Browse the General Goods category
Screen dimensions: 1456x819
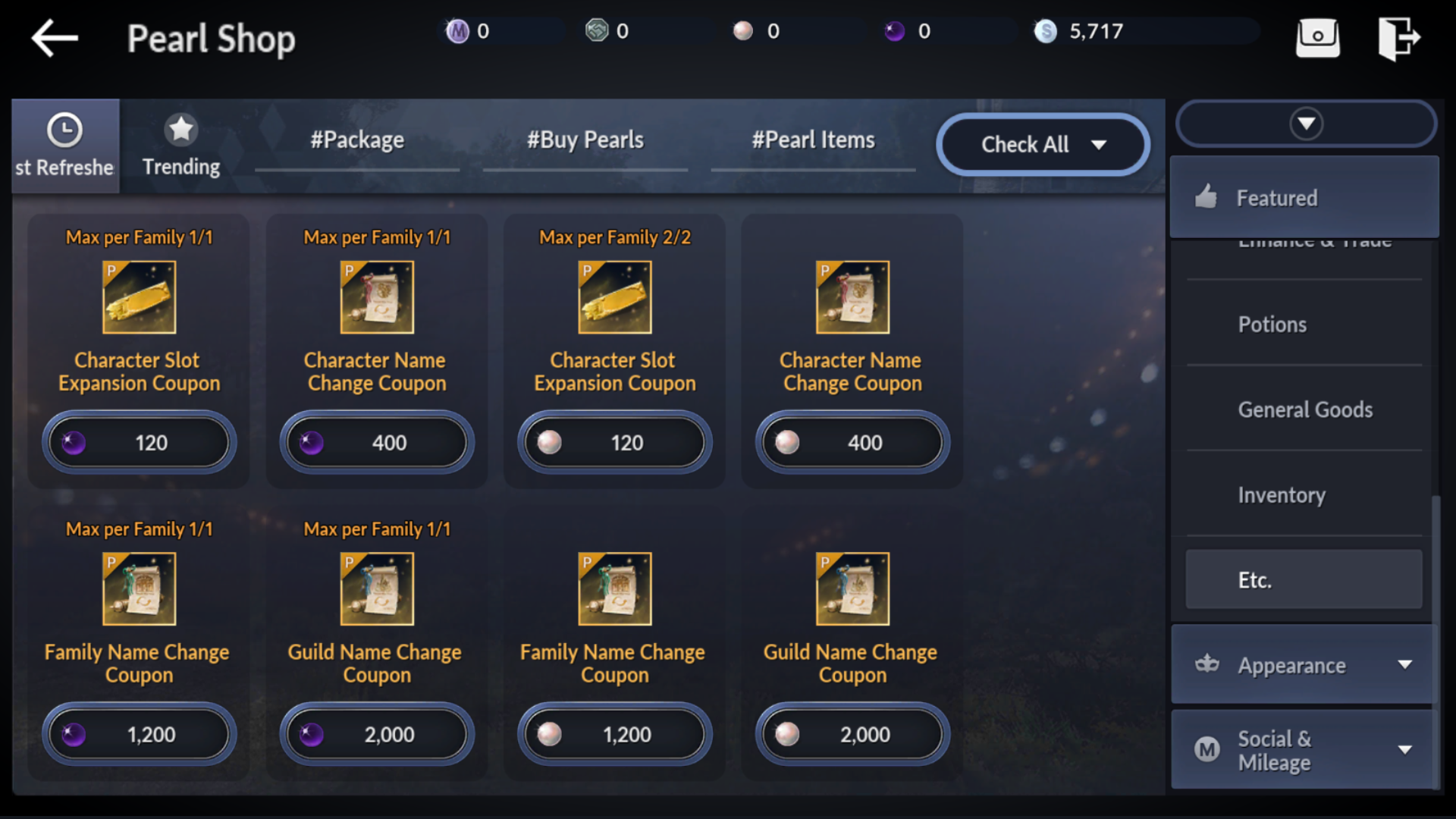1305,410
